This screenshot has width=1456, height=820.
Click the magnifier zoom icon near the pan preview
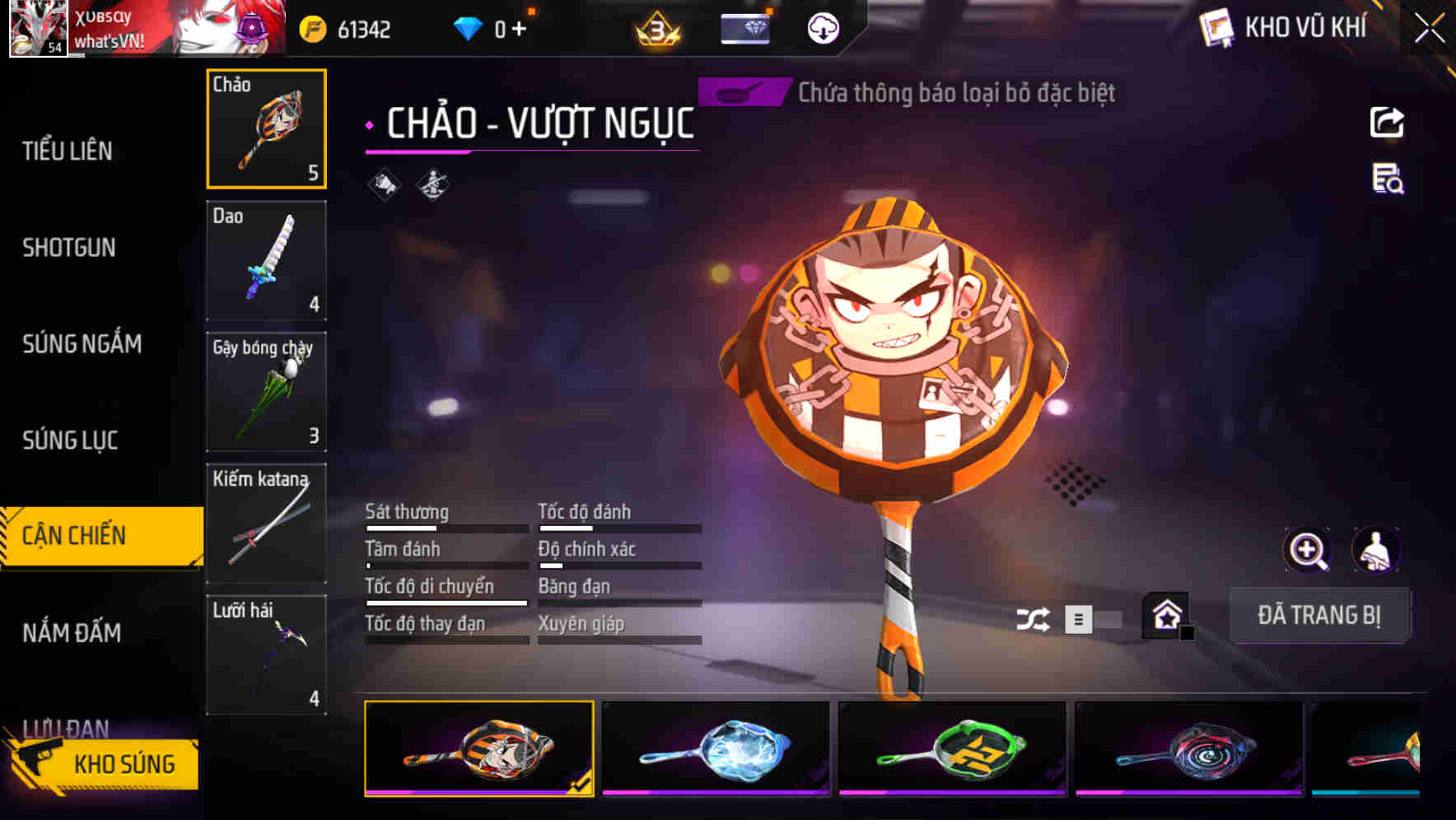pyautogui.click(x=1308, y=550)
